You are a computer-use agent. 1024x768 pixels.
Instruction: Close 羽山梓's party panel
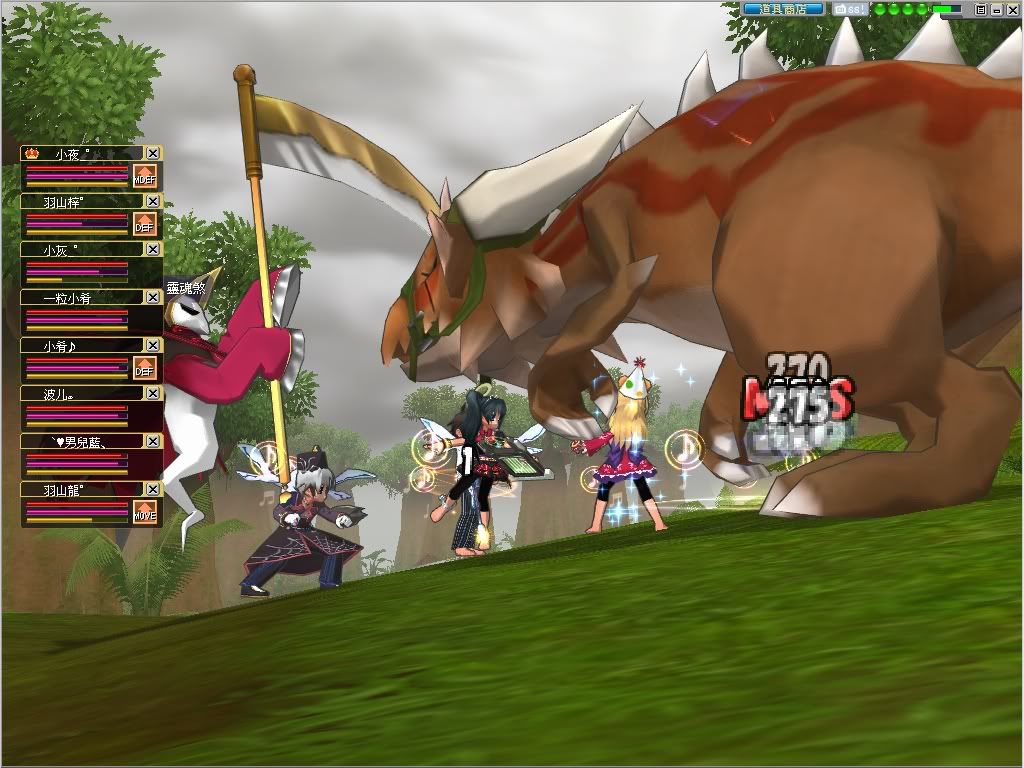(153, 201)
